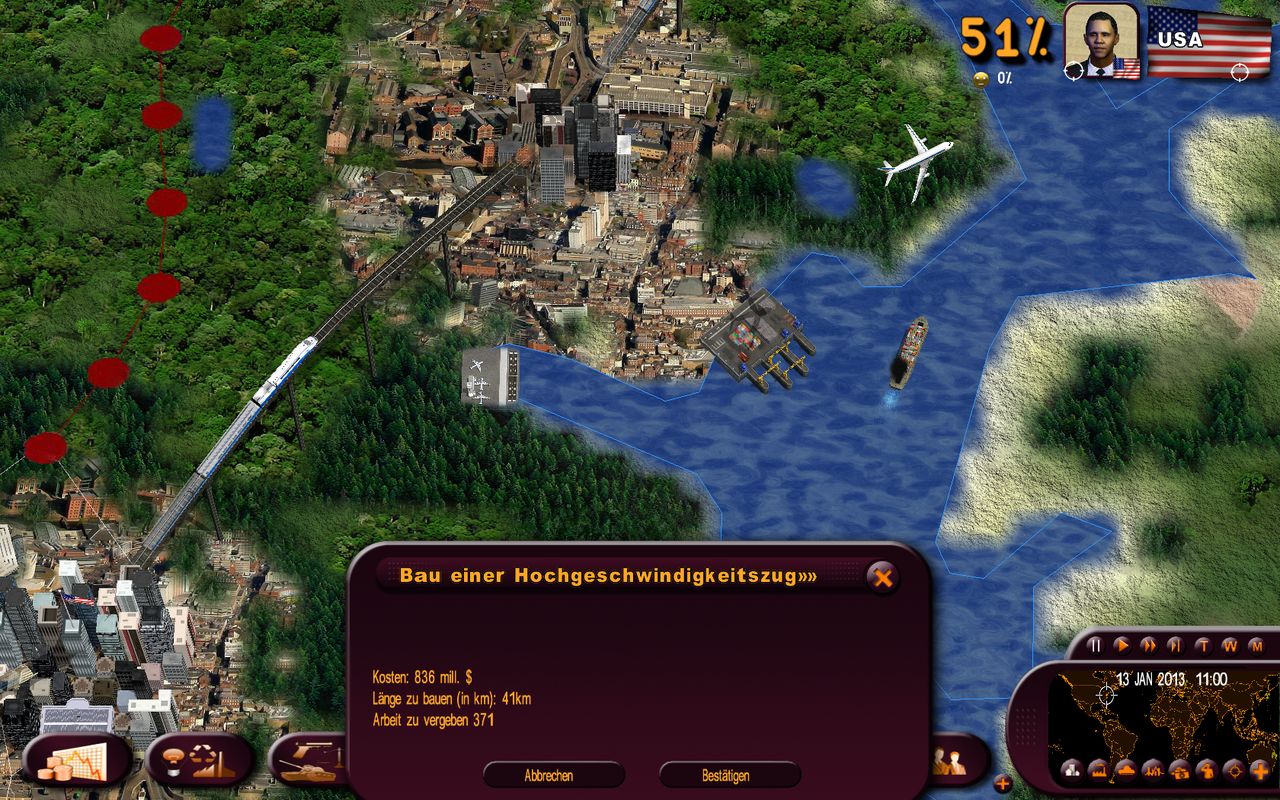This screenshot has width=1280, height=800.
Task: Select the T time control button
Action: point(1203,645)
